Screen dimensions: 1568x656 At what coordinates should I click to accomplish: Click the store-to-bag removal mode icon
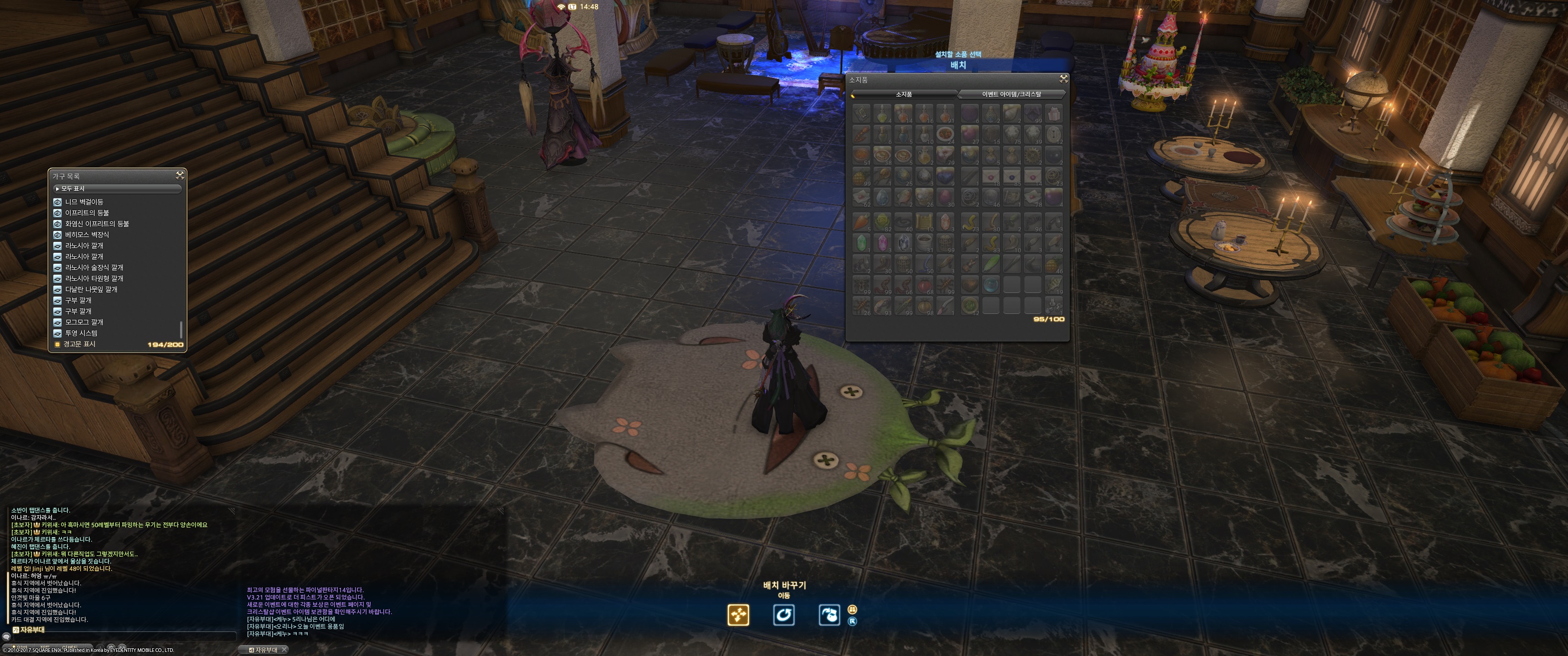(x=829, y=615)
